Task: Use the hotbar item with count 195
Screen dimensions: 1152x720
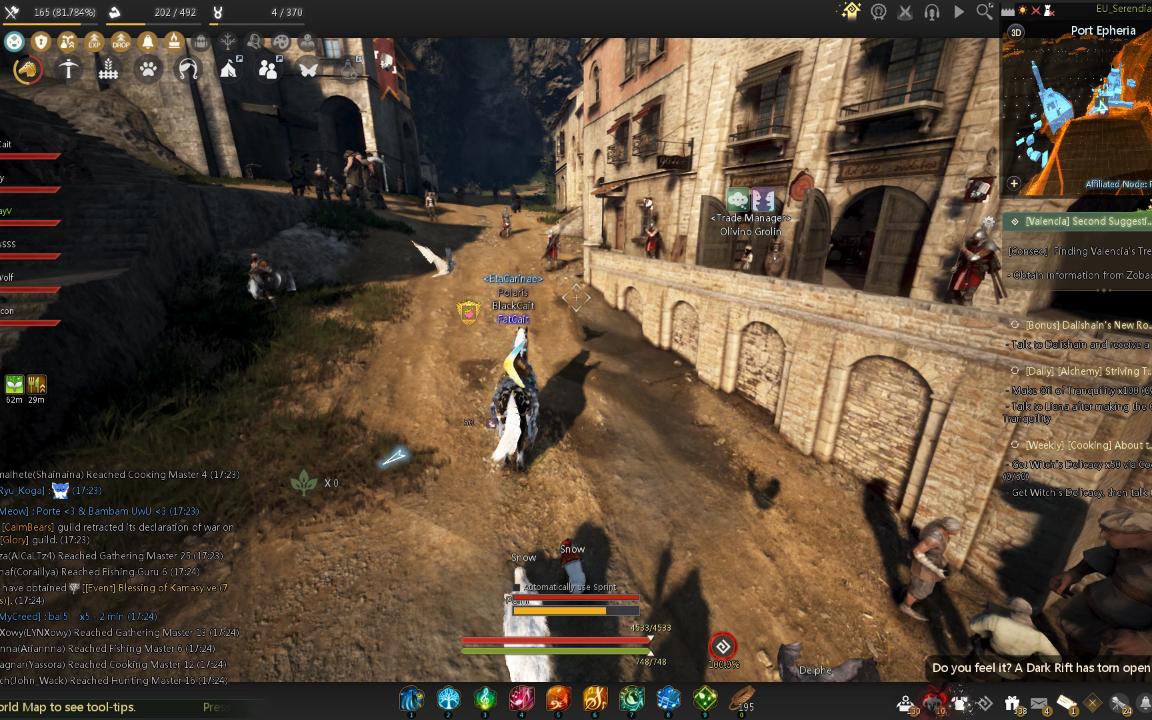Action: [741, 698]
